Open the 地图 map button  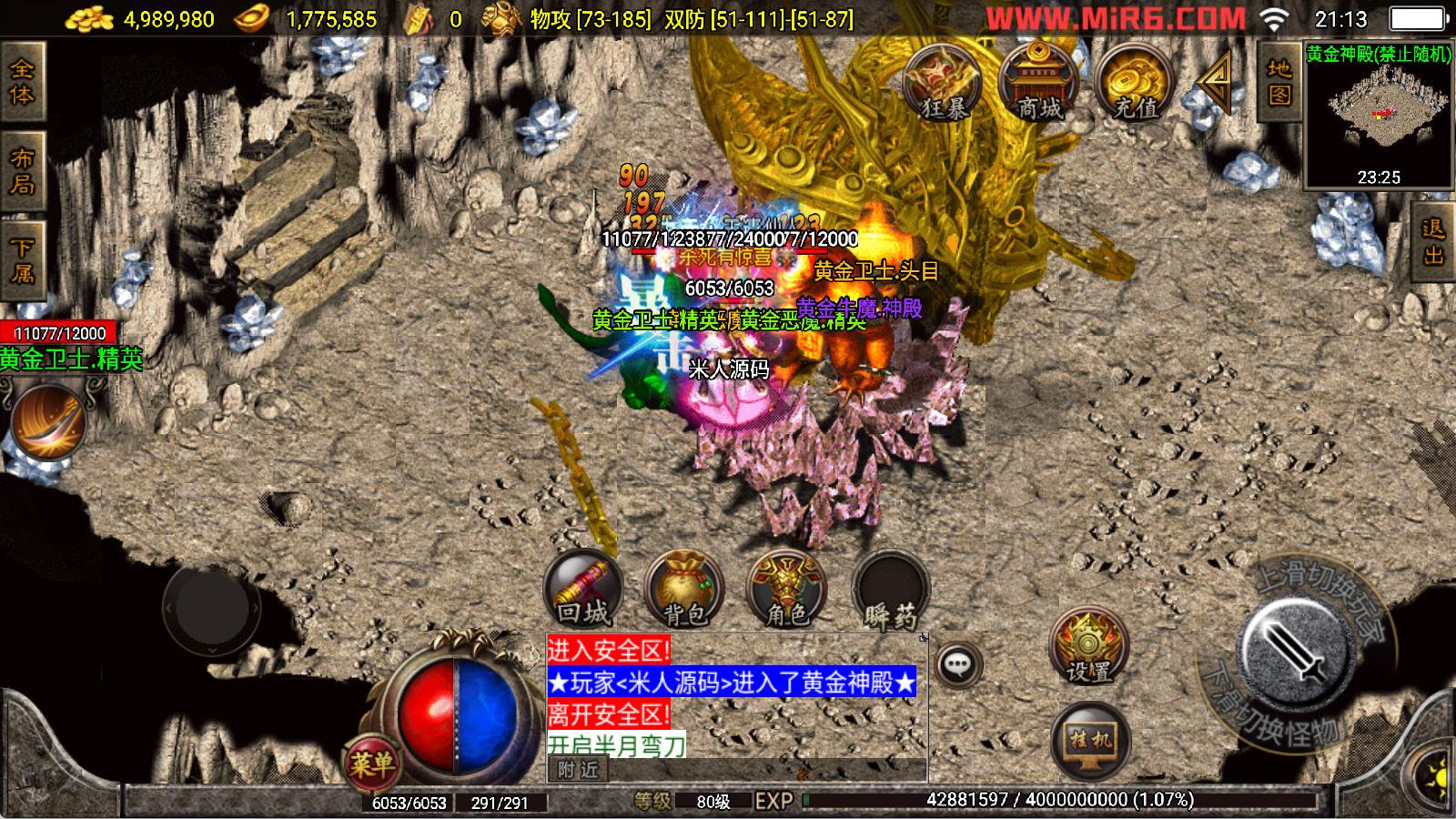click(x=1279, y=83)
